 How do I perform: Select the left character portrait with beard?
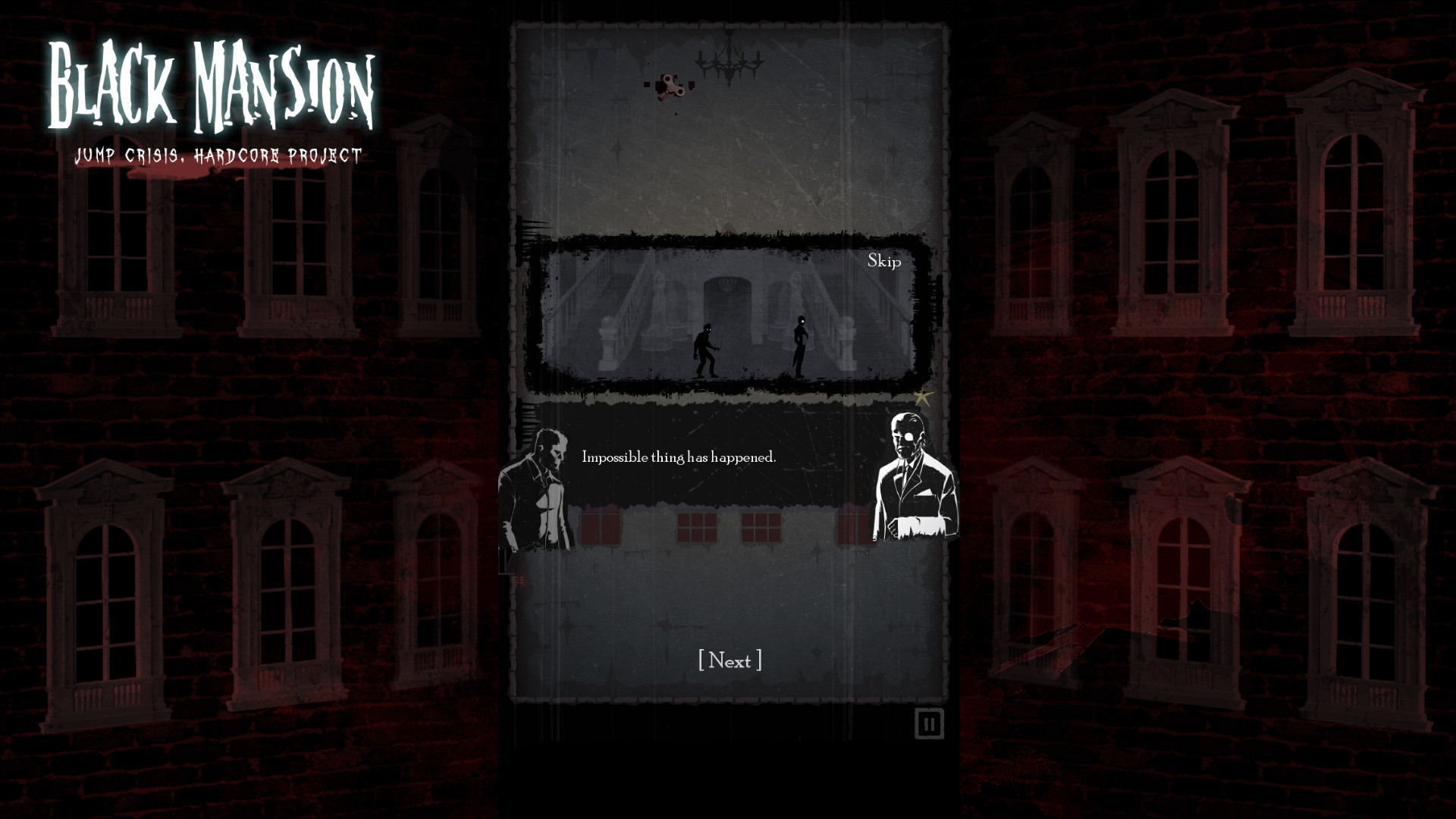[538, 485]
